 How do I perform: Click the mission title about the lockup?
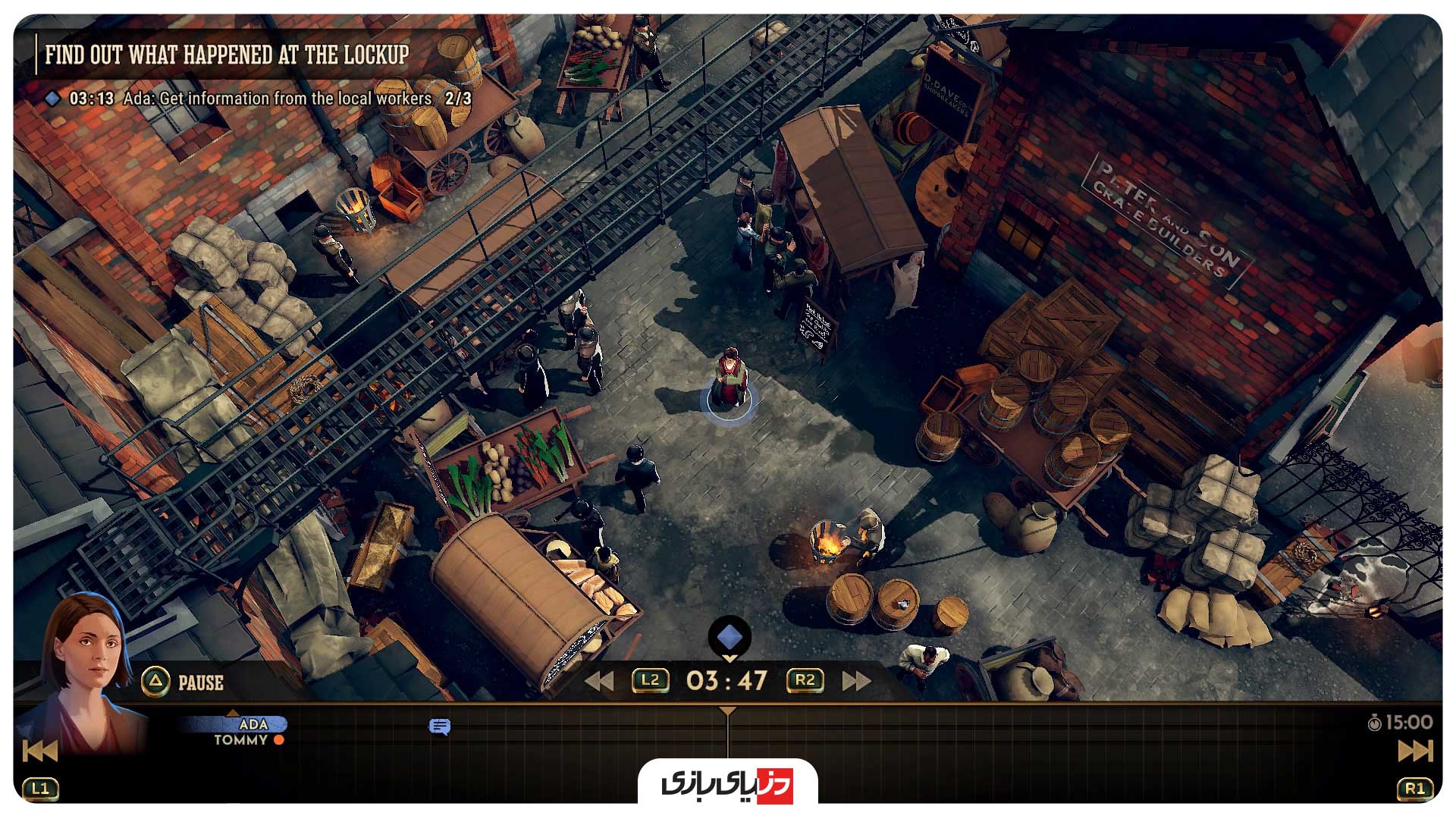pos(227,55)
